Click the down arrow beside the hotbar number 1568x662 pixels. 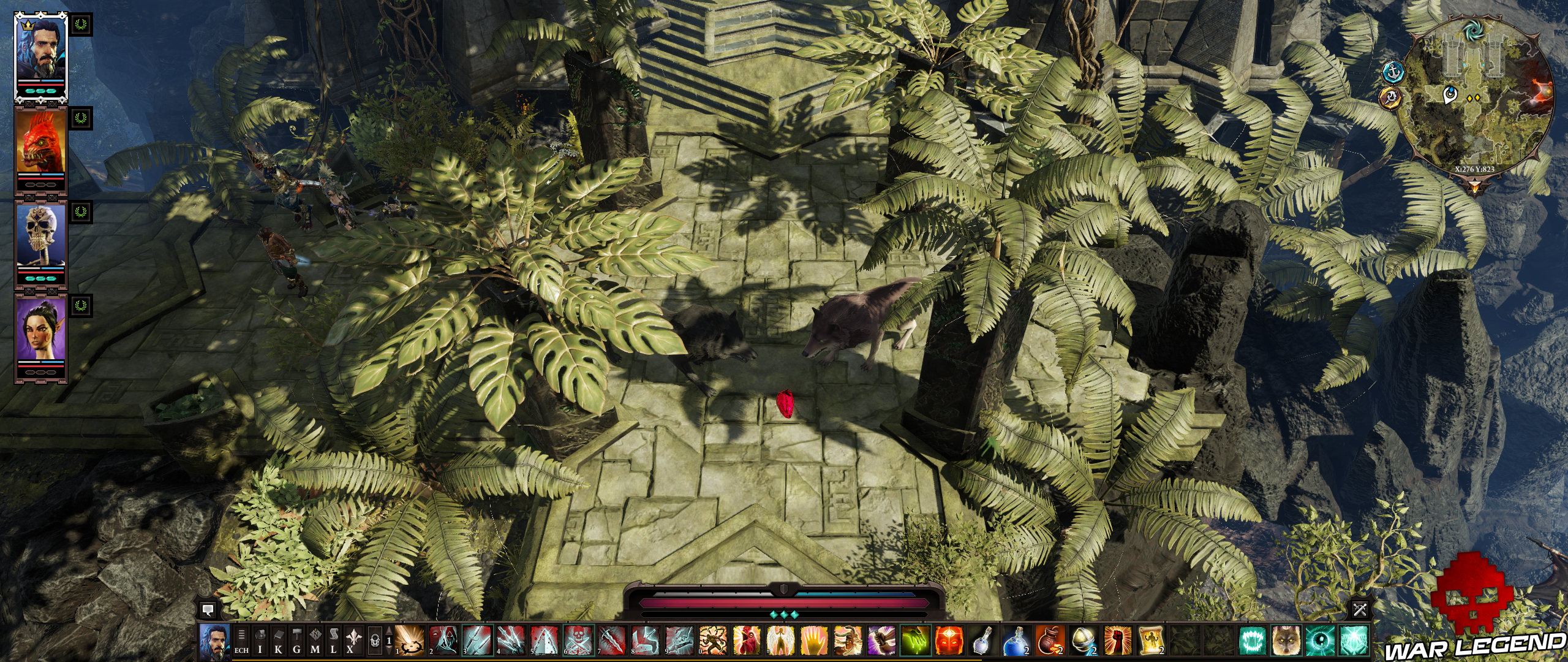(390, 652)
